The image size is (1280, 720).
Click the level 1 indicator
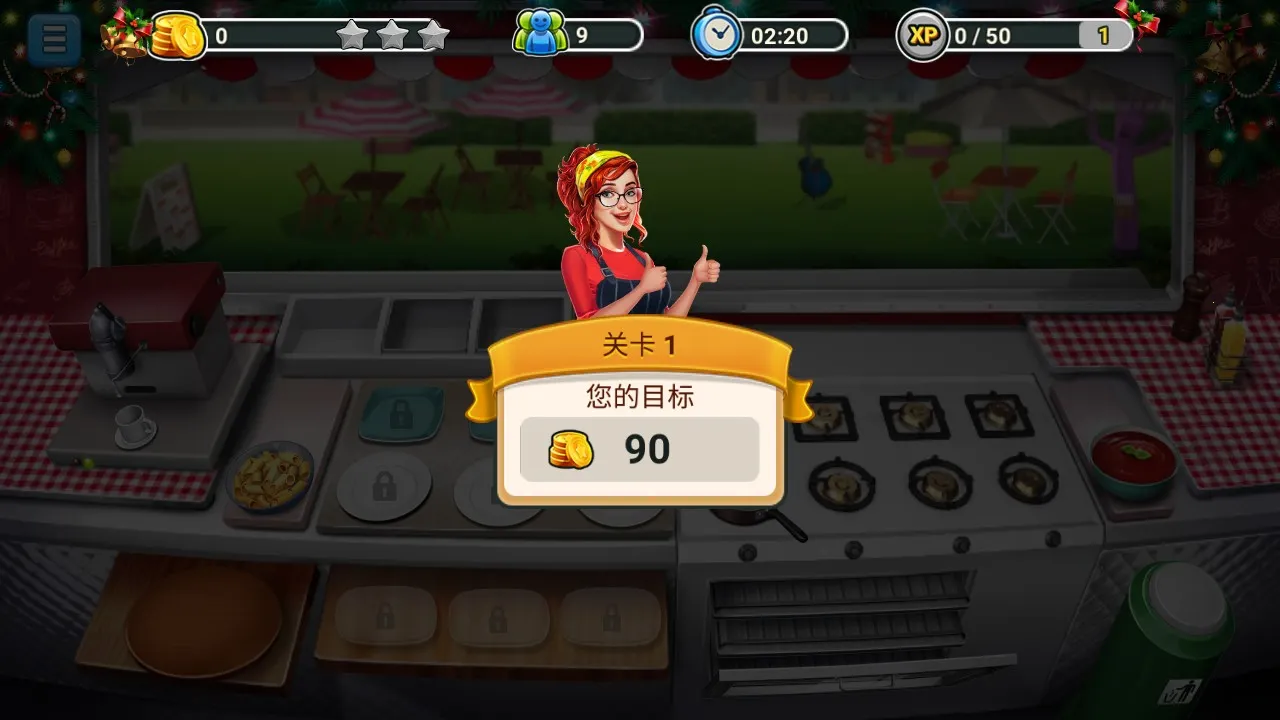pos(1106,36)
